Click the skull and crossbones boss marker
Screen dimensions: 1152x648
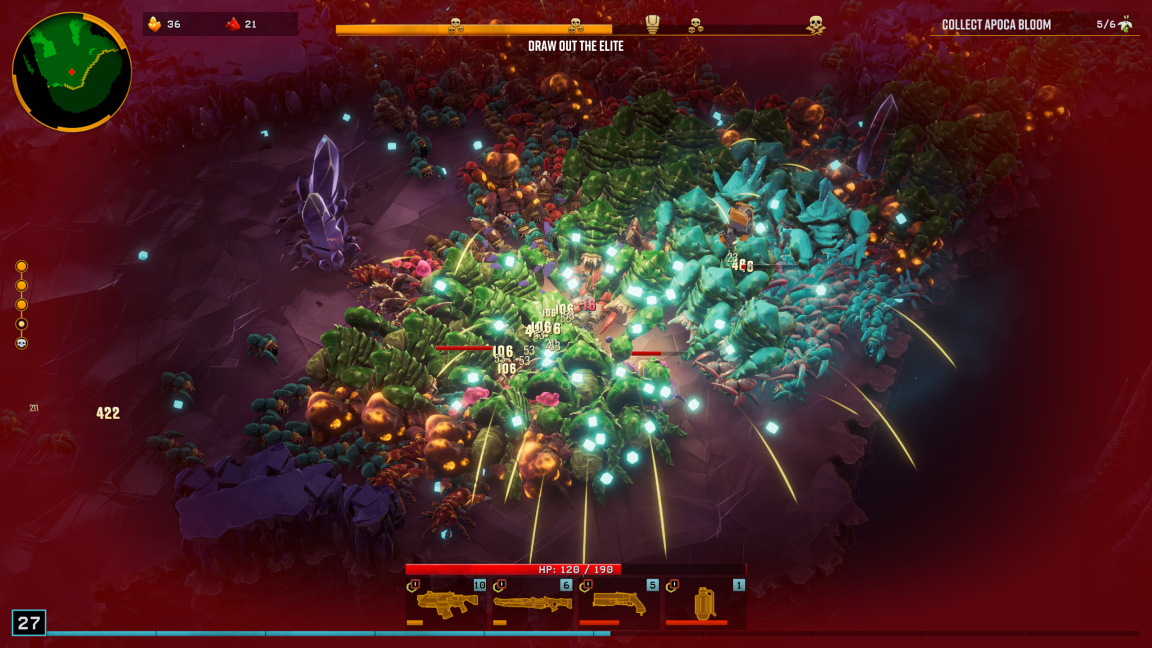[x=816, y=25]
